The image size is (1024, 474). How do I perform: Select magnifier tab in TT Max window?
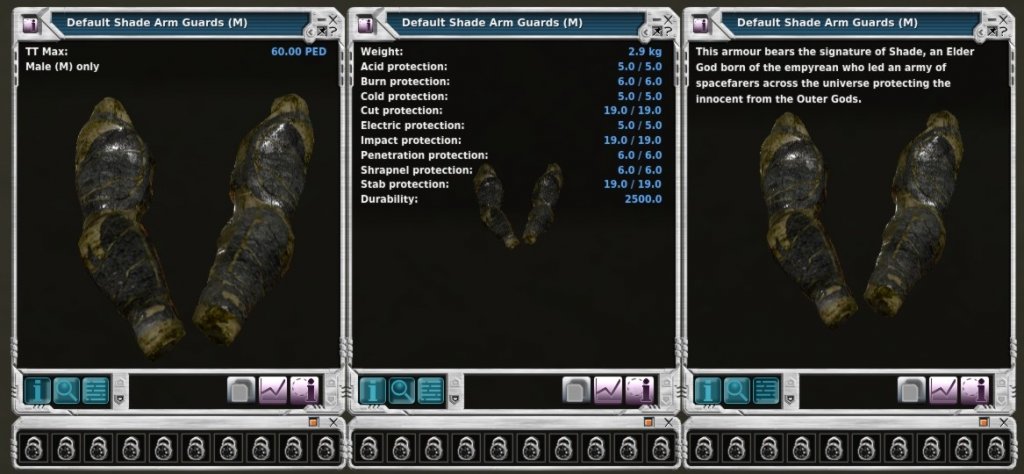(67, 389)
